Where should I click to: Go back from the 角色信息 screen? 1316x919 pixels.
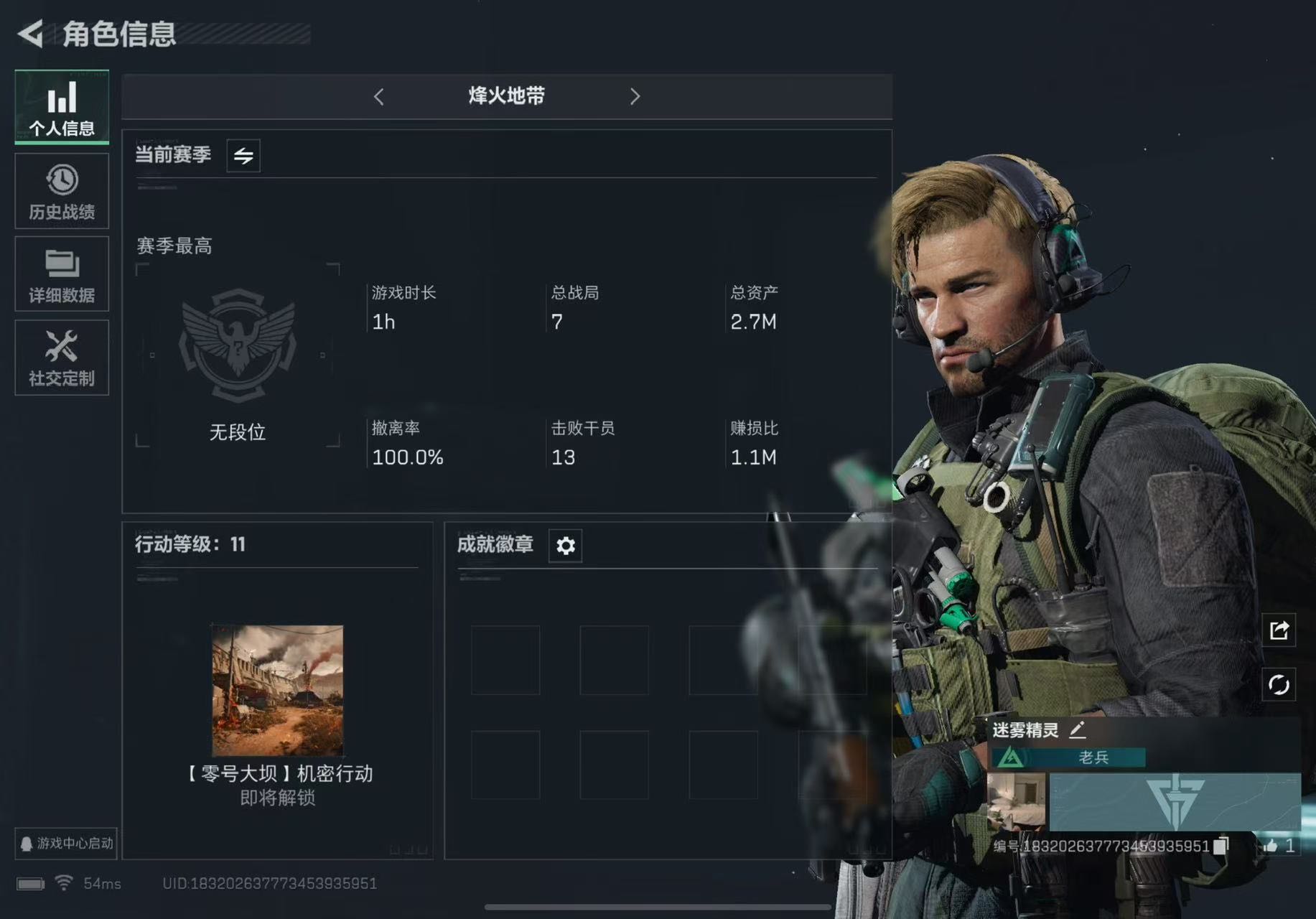coord(31,33)
